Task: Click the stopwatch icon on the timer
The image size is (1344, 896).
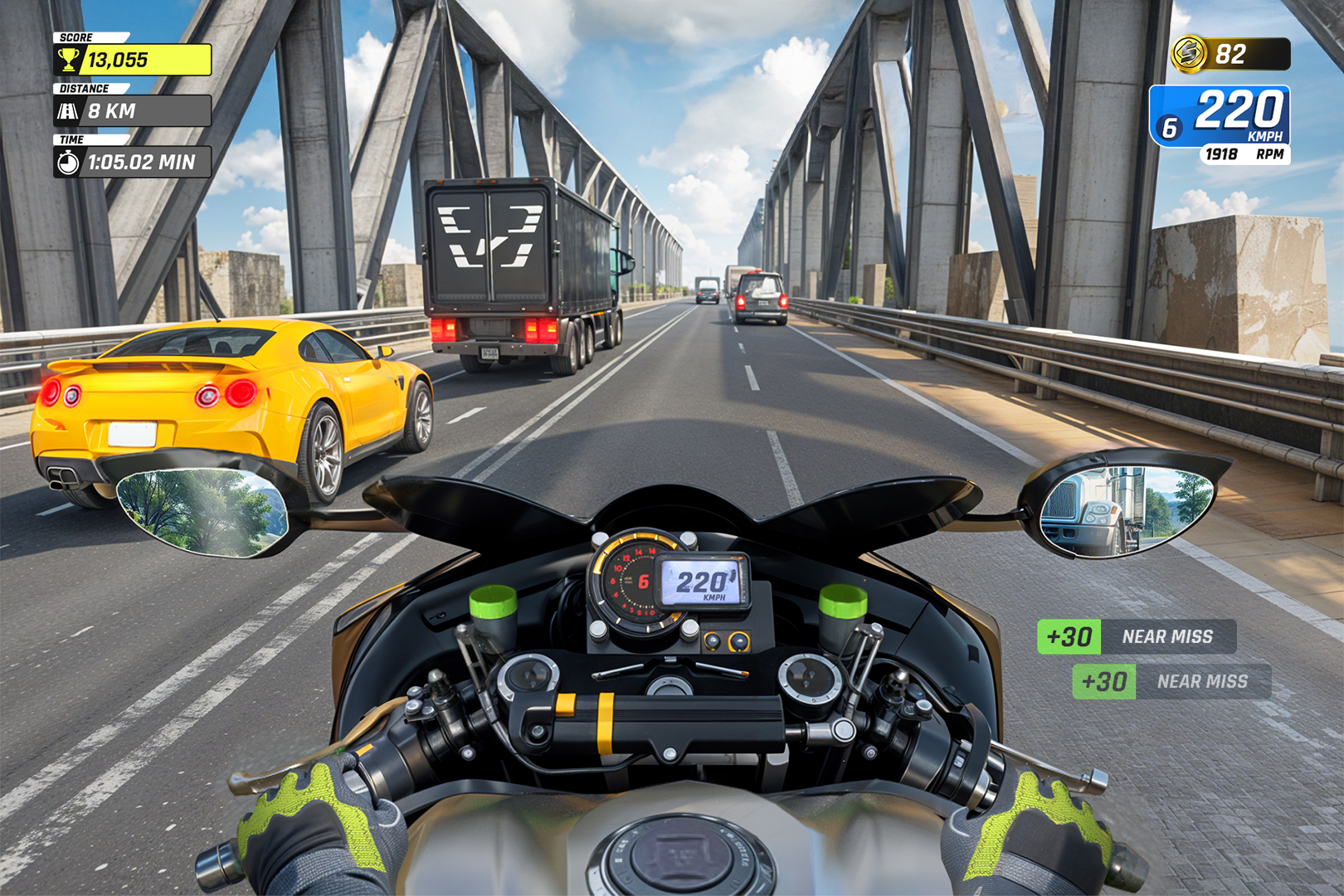Action: (x=69, y=163)
